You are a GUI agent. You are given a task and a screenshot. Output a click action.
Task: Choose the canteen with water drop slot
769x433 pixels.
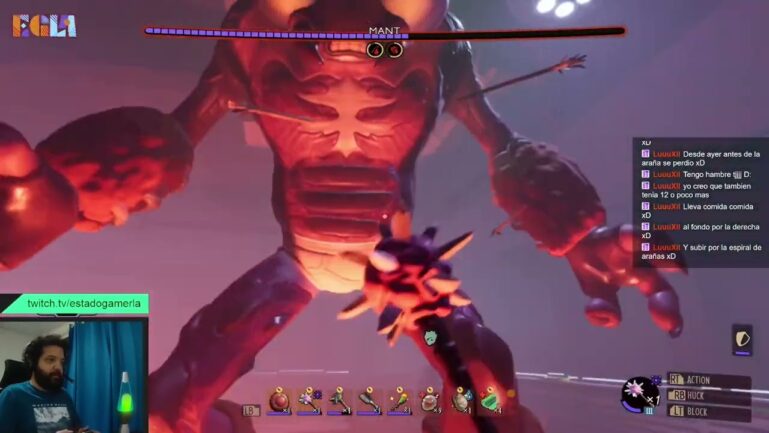461,400
